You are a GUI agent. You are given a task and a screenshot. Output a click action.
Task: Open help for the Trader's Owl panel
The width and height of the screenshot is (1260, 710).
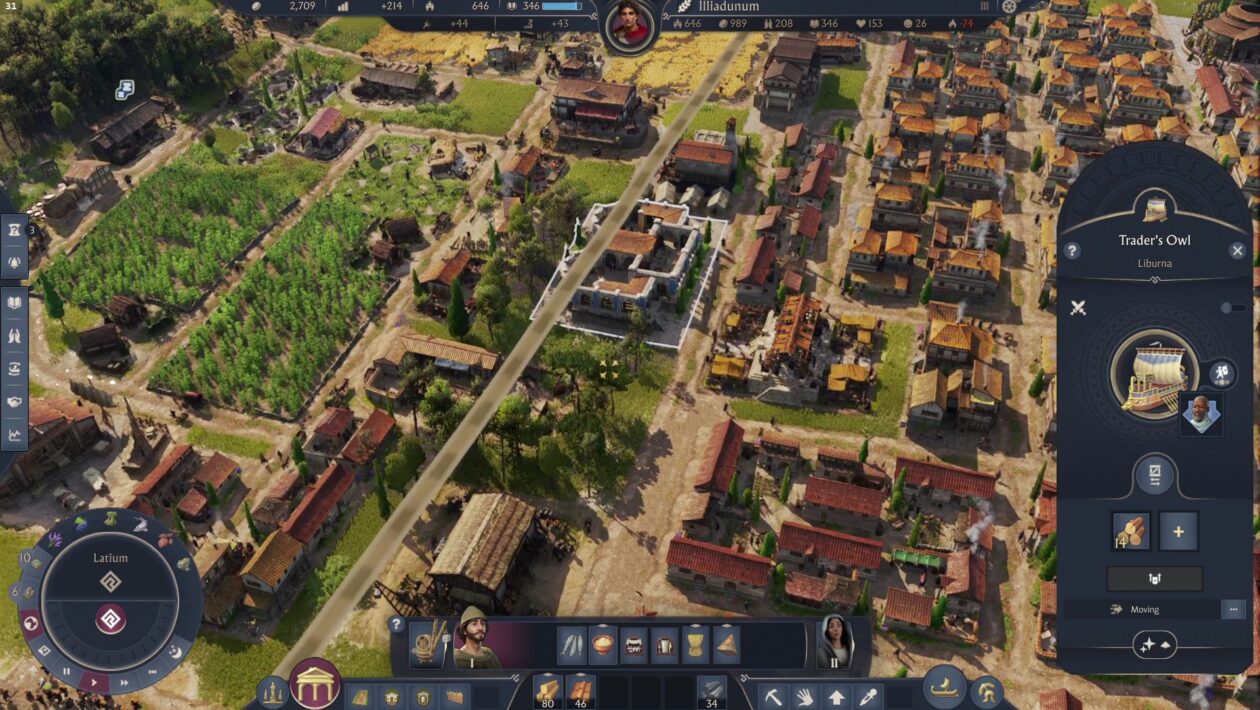click(x=1072, y=251)
